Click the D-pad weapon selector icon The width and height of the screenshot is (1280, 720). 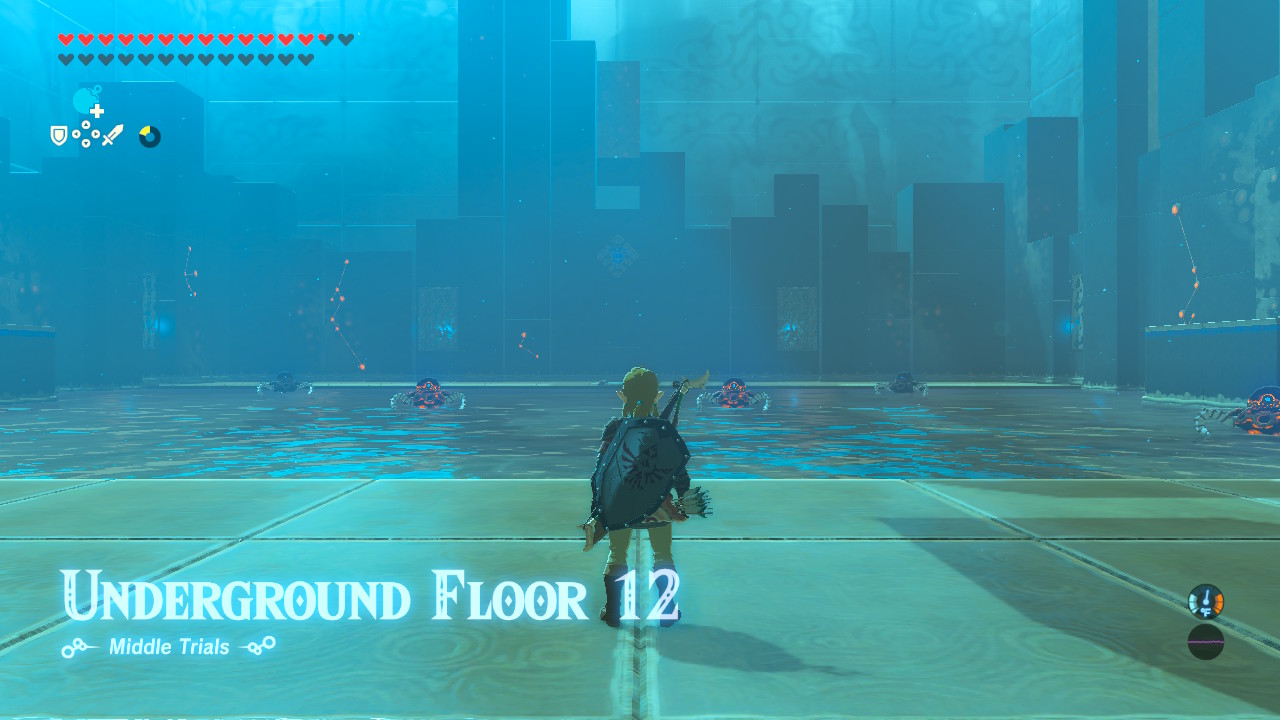tap(85, 133)
